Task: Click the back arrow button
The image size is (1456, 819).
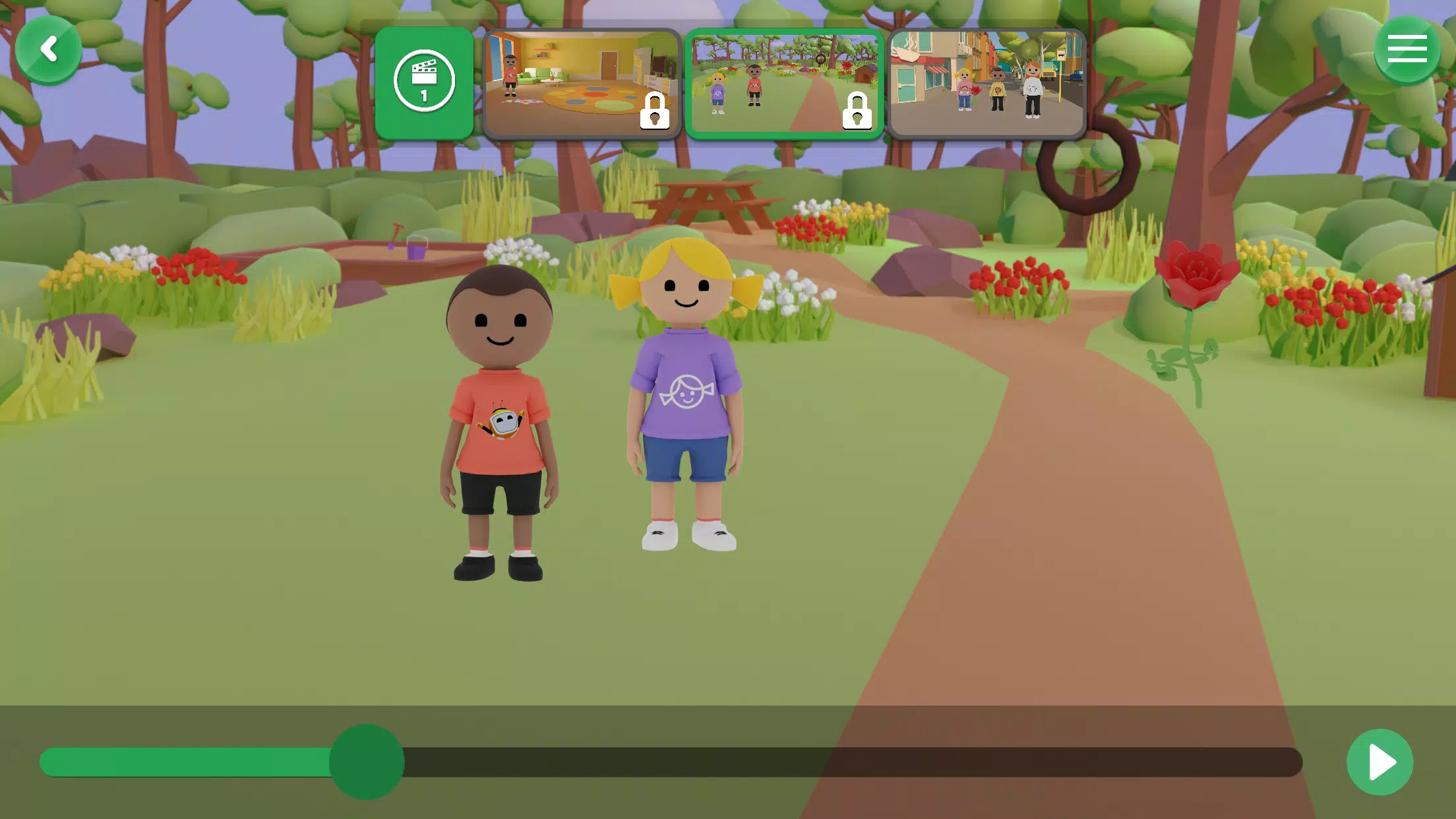Action: pyautogui.click(x=49, y=48)
